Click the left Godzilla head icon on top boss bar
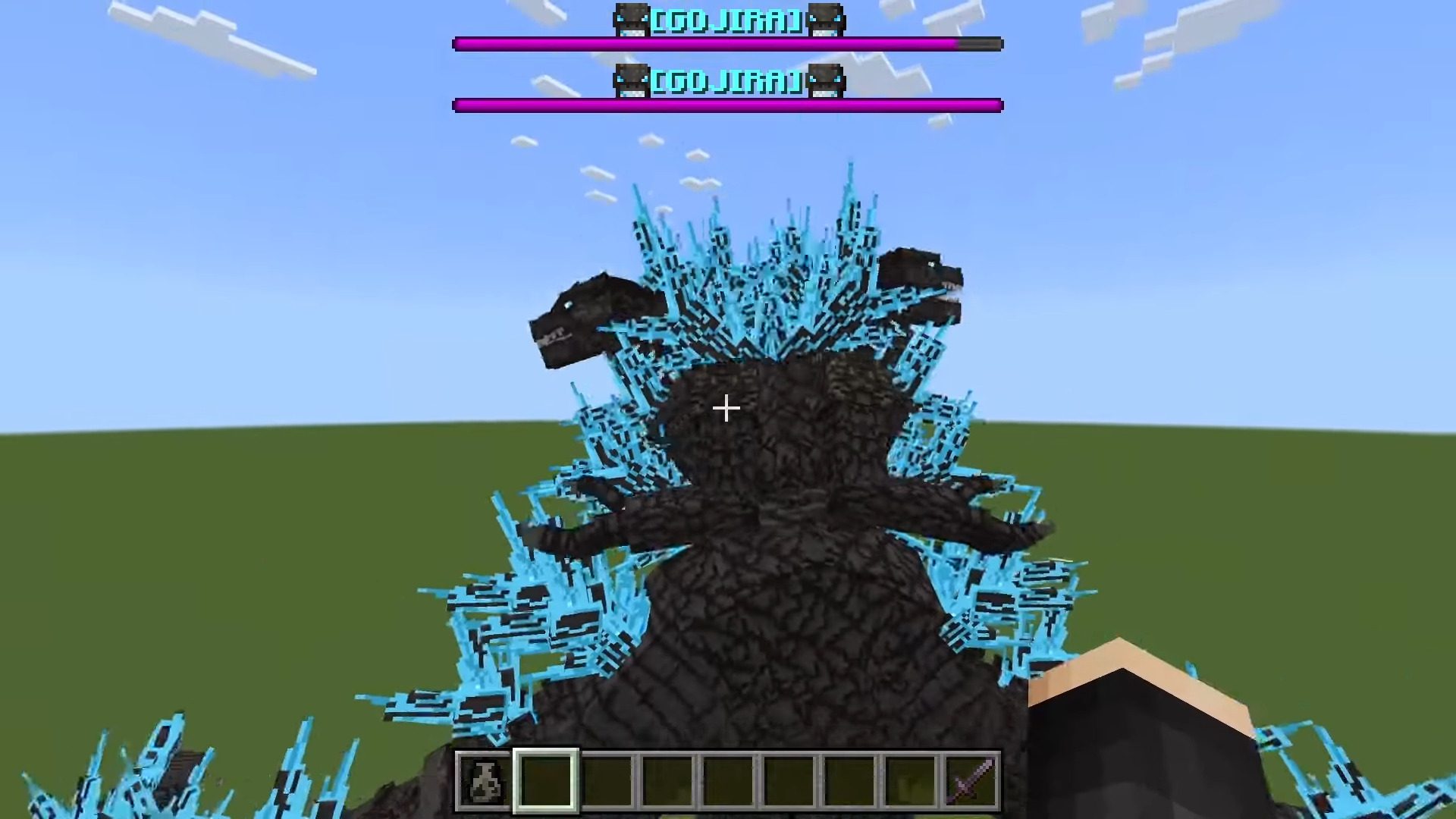Viewport: 1456px width, 819px height. click(629, 20)
